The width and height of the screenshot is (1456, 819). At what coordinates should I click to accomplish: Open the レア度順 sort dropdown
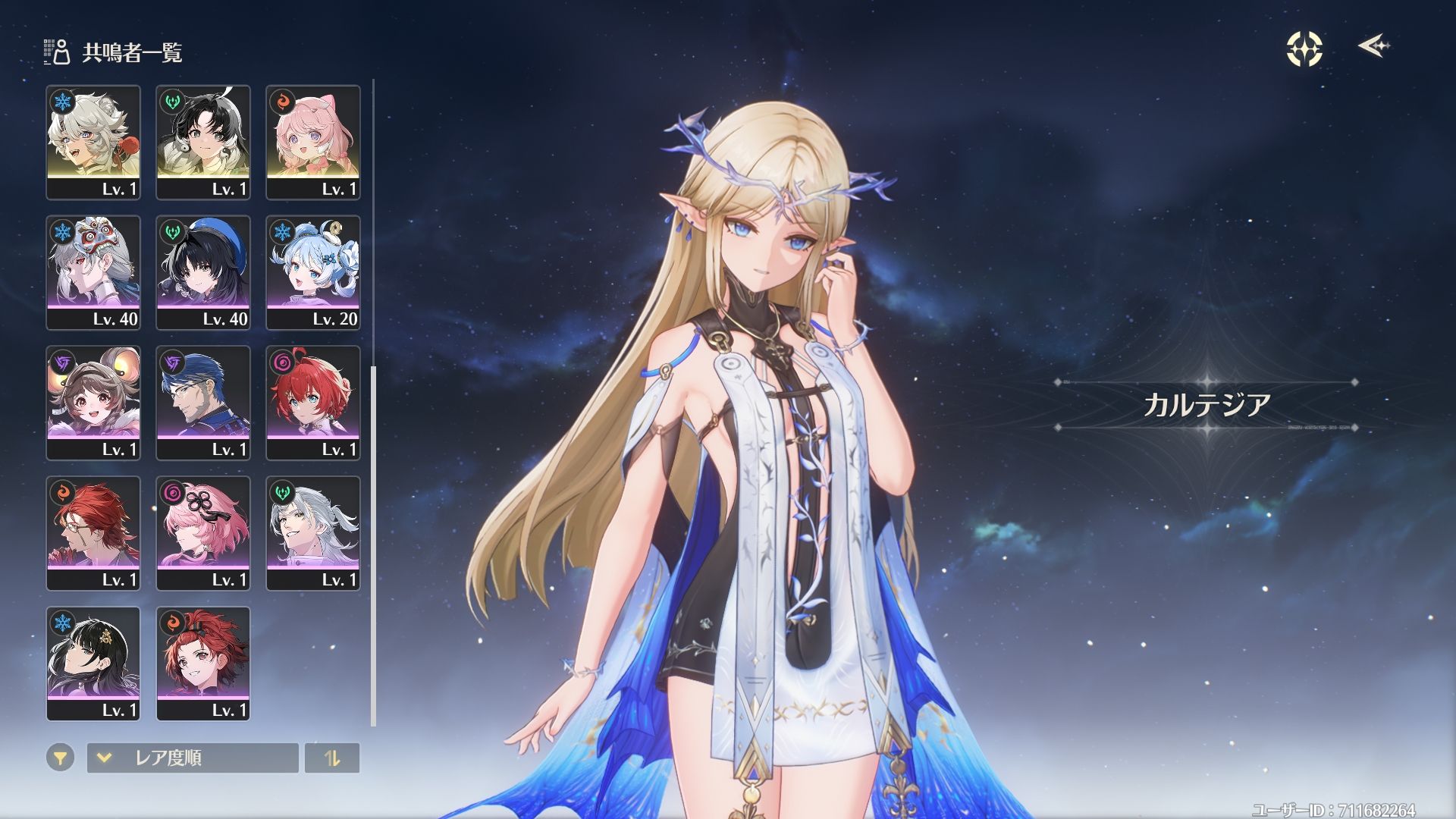click(x=193, y=758)
